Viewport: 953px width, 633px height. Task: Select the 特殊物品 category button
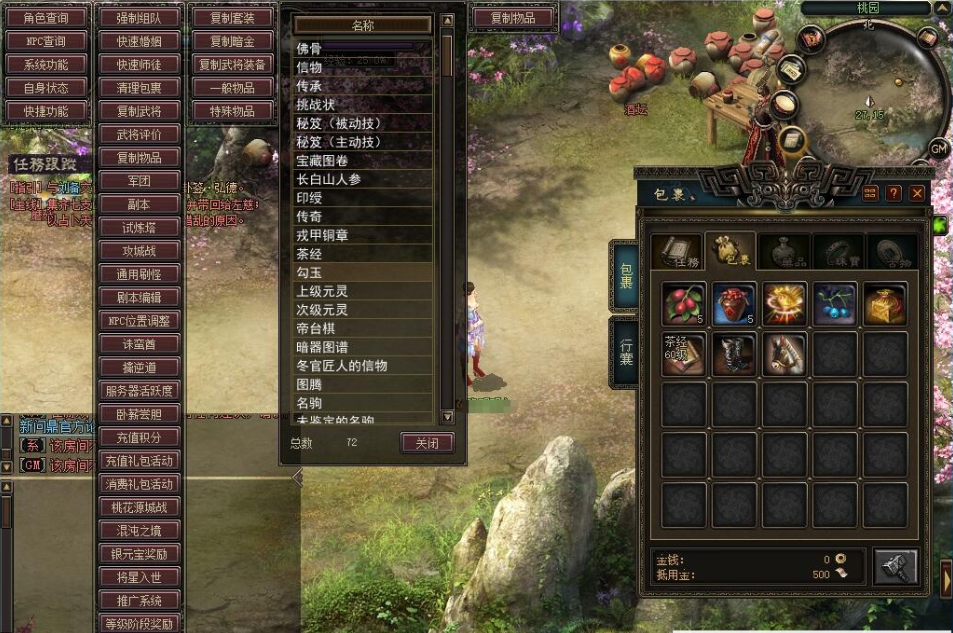click(233, 111)
